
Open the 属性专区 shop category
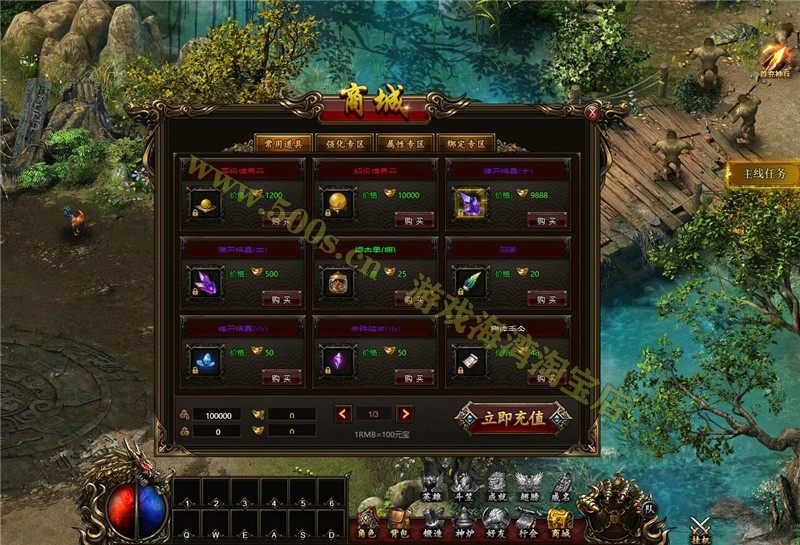(x=406, y=143)
